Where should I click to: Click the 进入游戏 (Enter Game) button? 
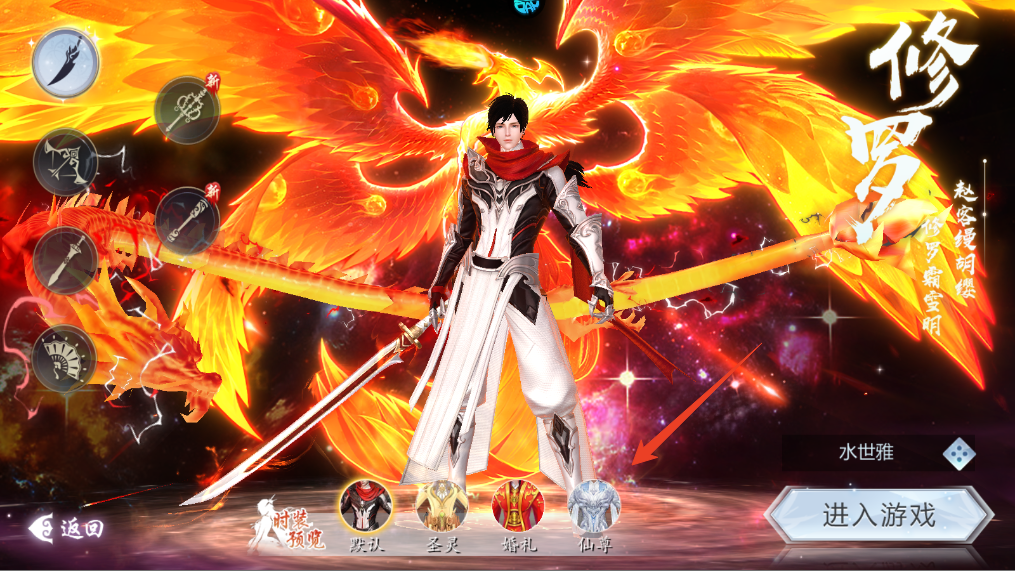click(x=879, y=516)
